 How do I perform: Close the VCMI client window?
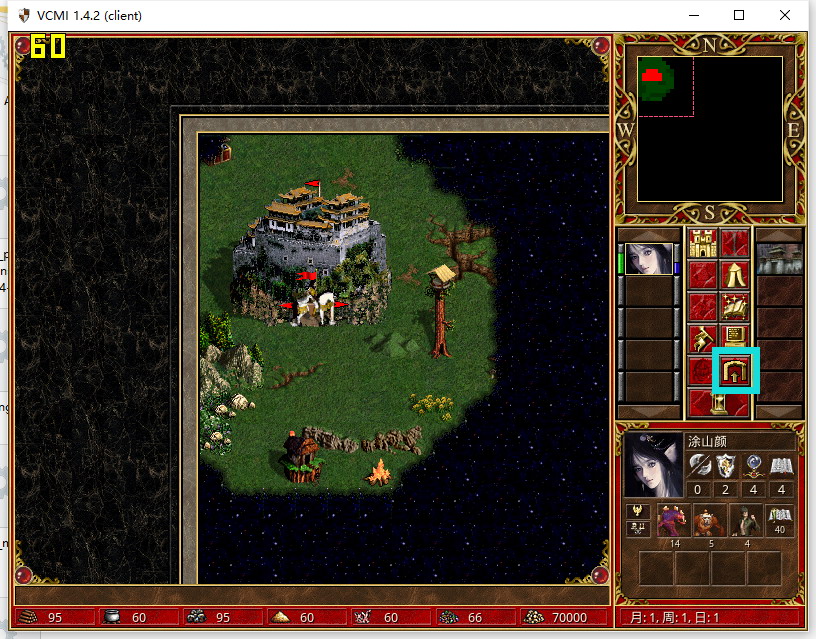pyautogui.click(x=785, y=15)
